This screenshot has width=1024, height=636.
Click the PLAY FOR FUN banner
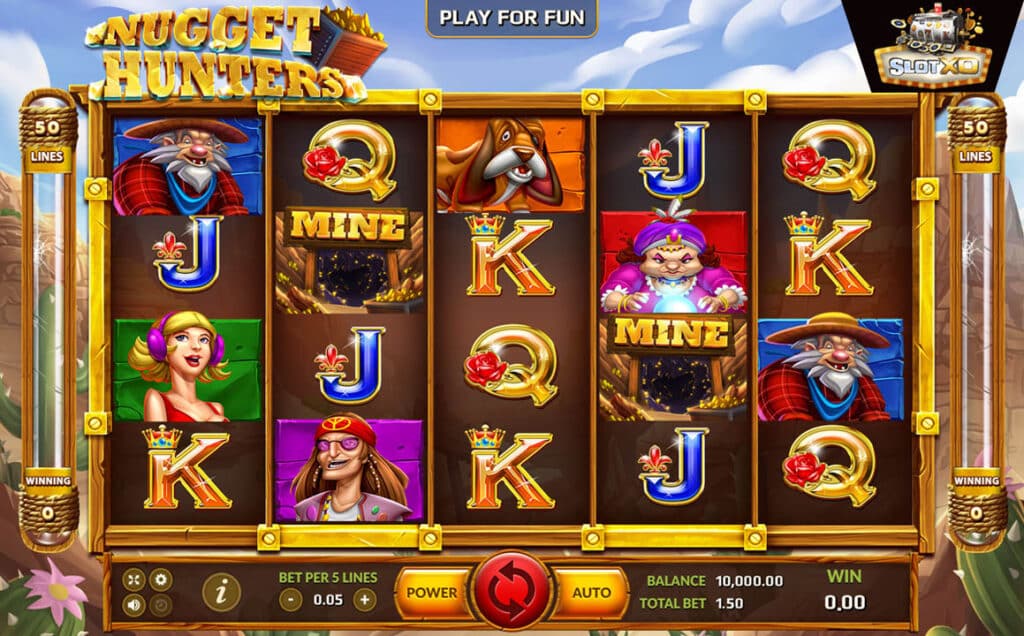pyautogui.click(x=511, y=18)
